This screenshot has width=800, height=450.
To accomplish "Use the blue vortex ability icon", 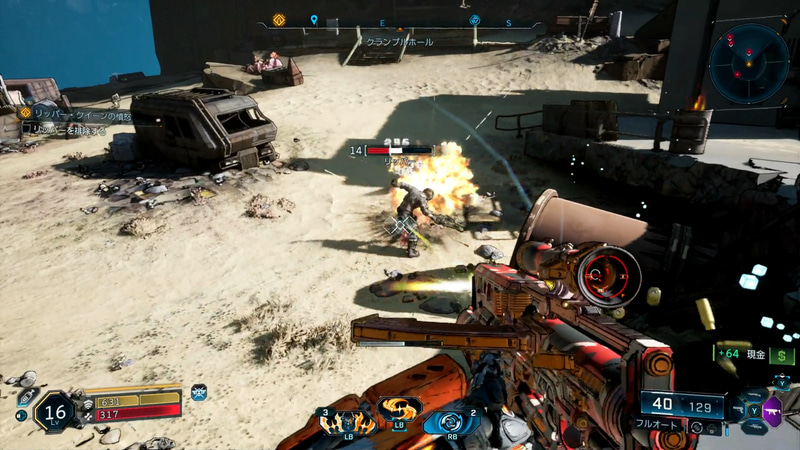I will pos(447,421).
